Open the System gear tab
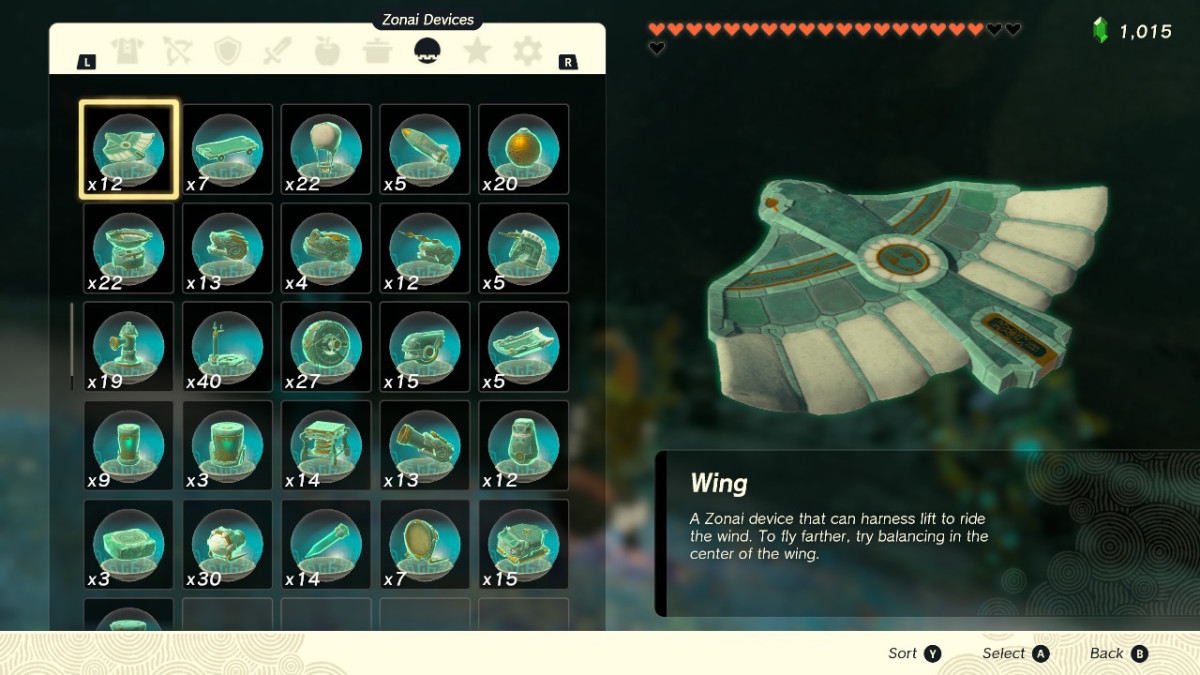1200x675 pixels. [527, 51]
